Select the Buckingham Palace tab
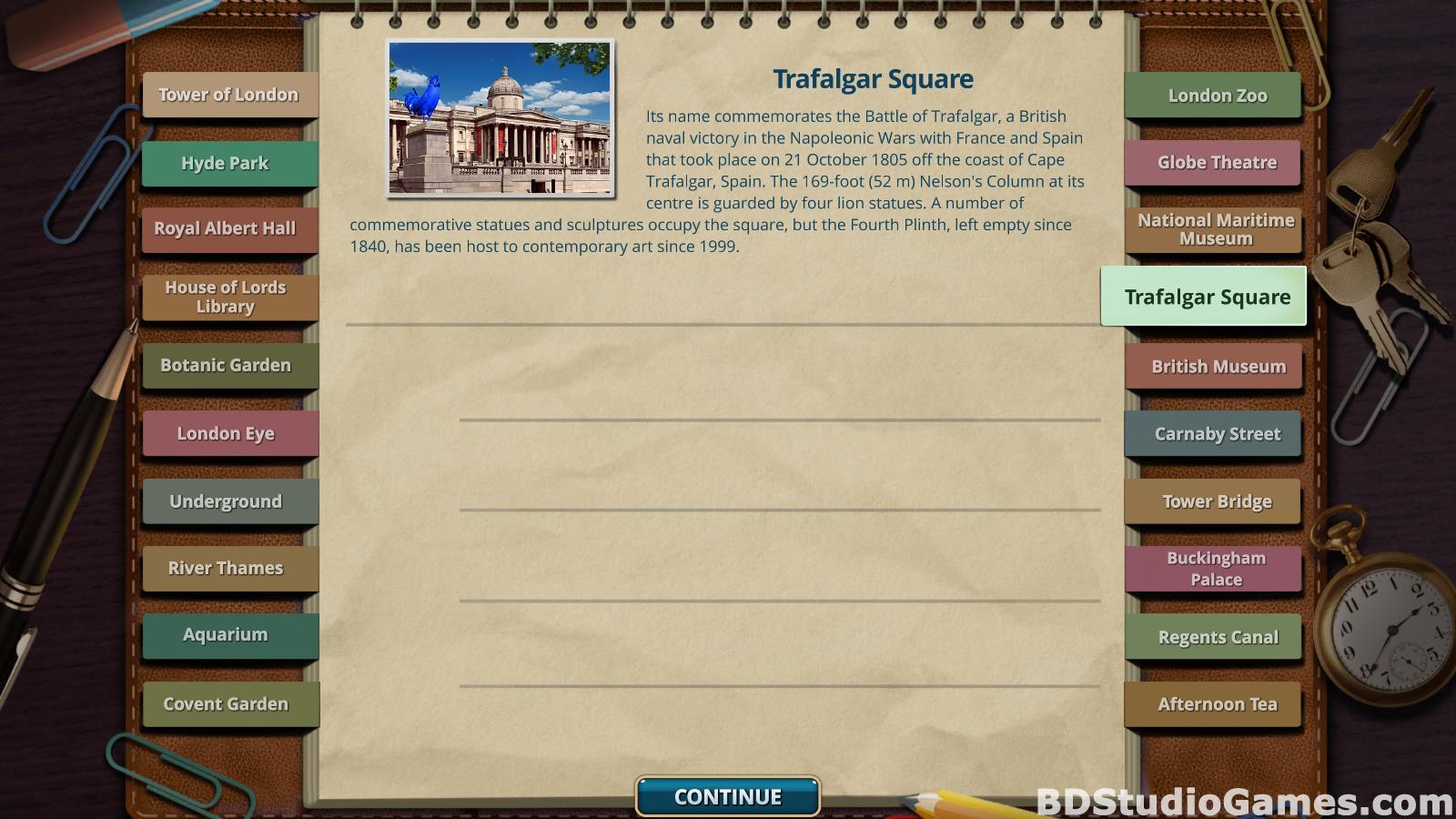 1216,569
